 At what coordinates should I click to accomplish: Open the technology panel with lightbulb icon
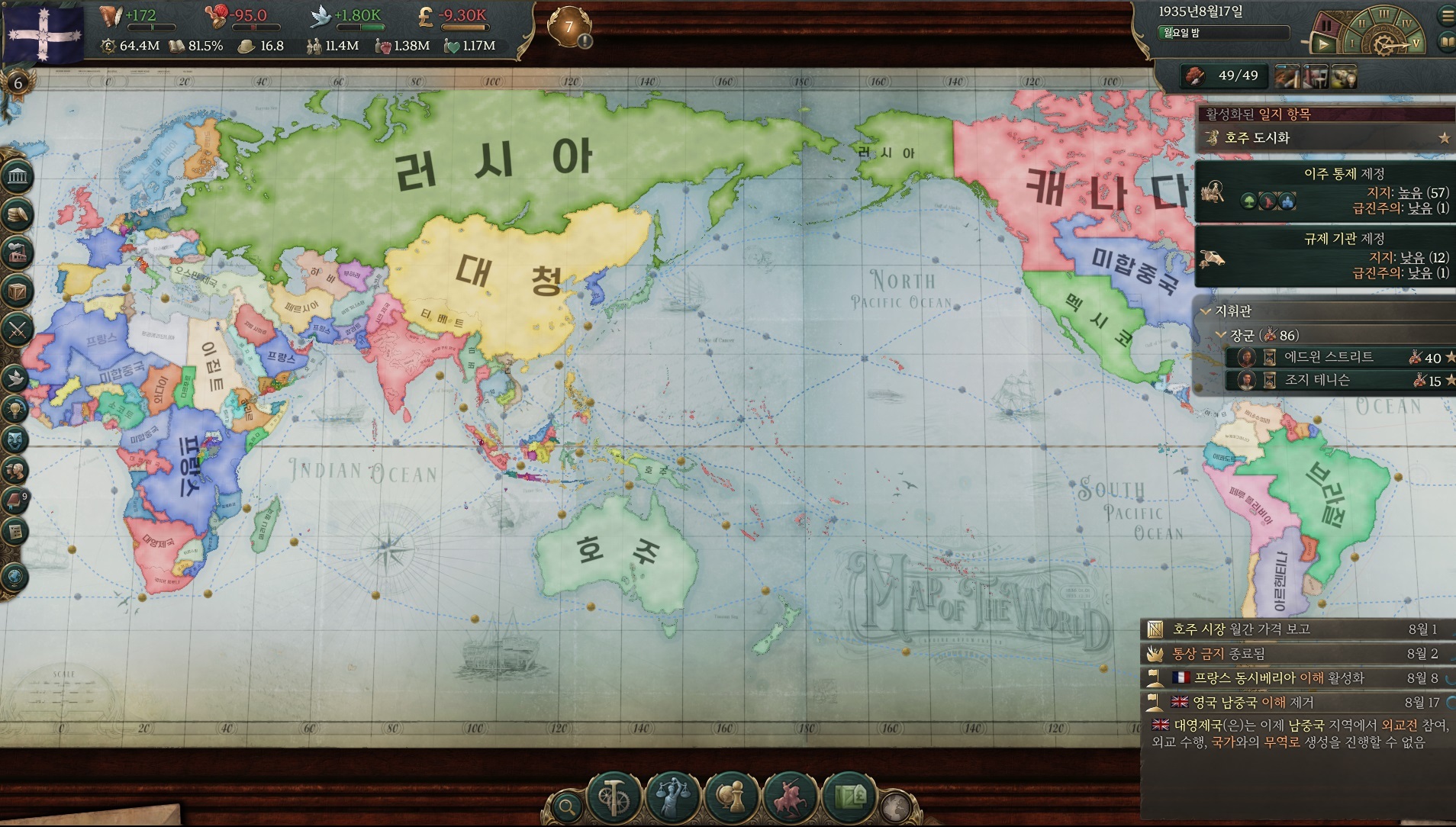(x=15, y=409)
